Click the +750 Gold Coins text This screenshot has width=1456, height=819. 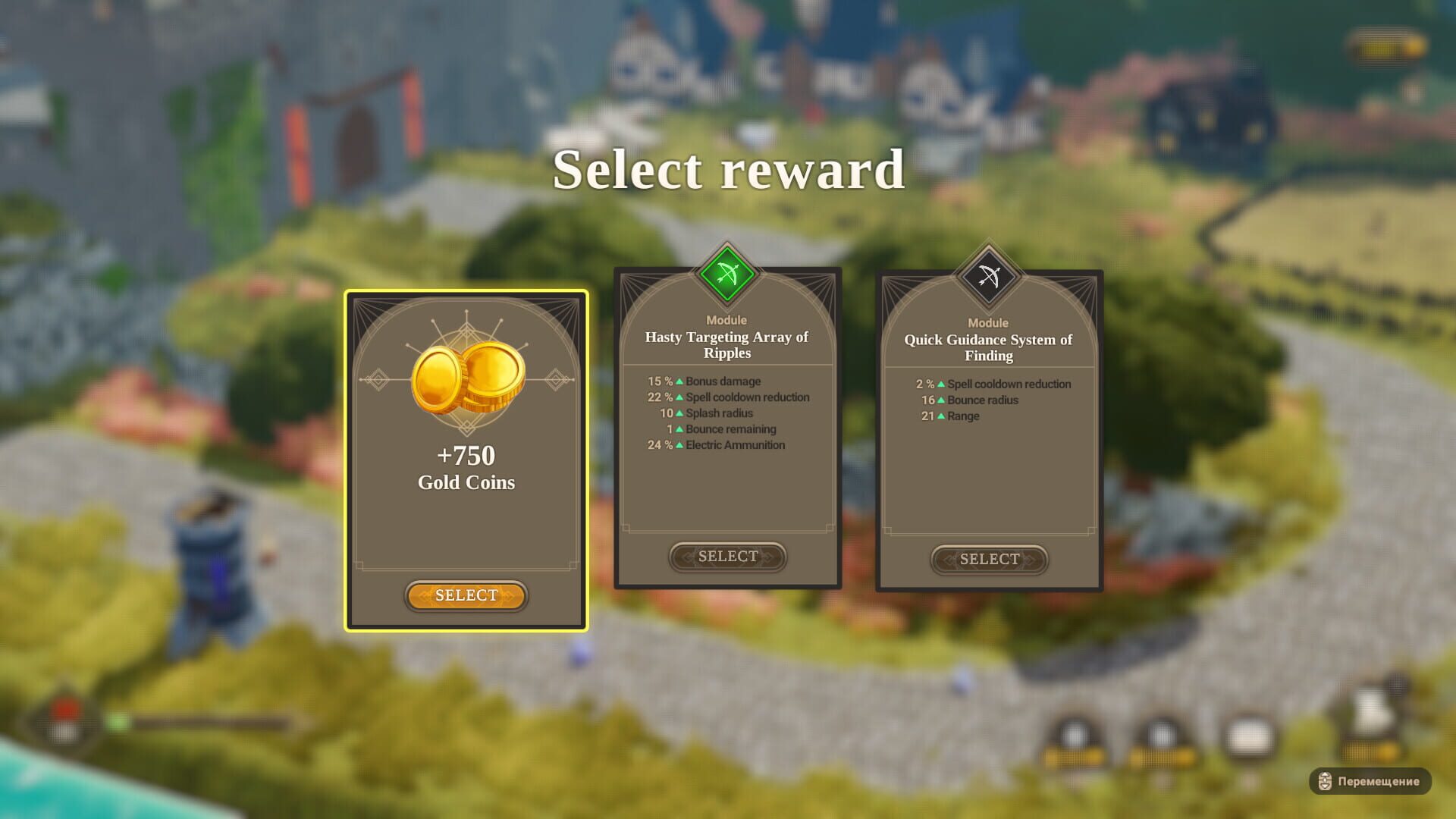click(x=466, y=466)
